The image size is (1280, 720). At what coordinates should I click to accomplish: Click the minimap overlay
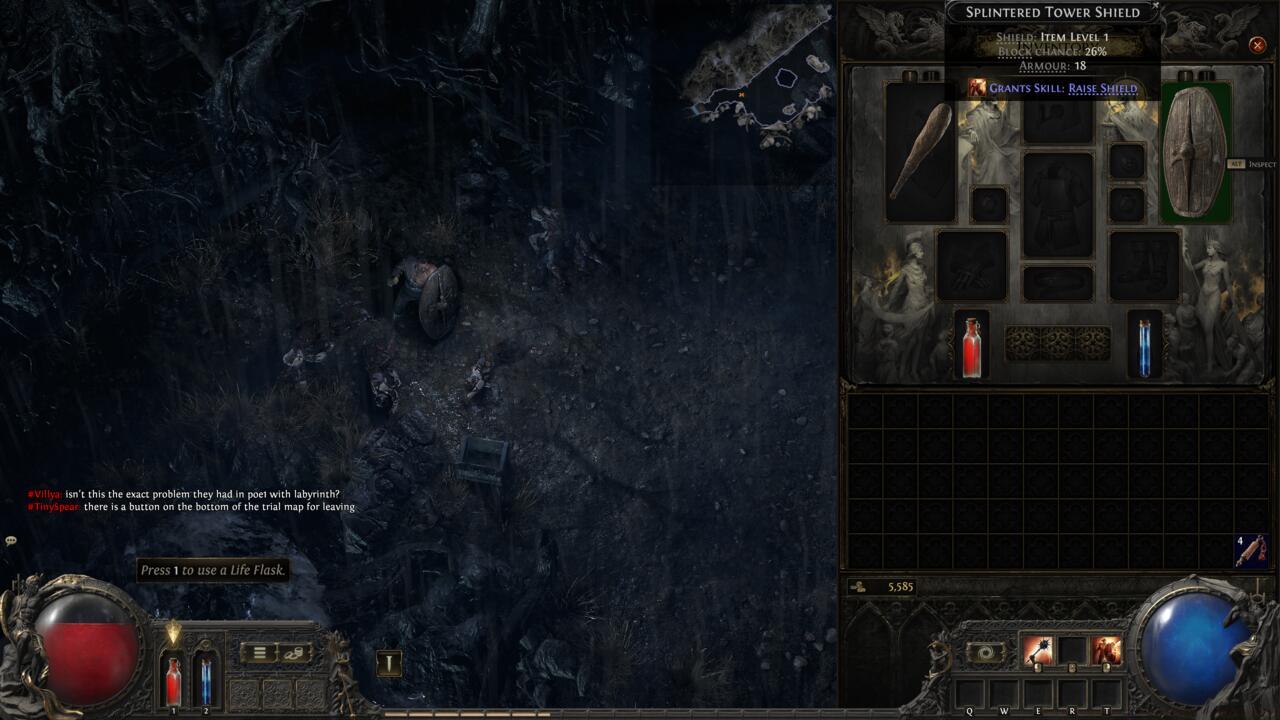tap(760, 85)
